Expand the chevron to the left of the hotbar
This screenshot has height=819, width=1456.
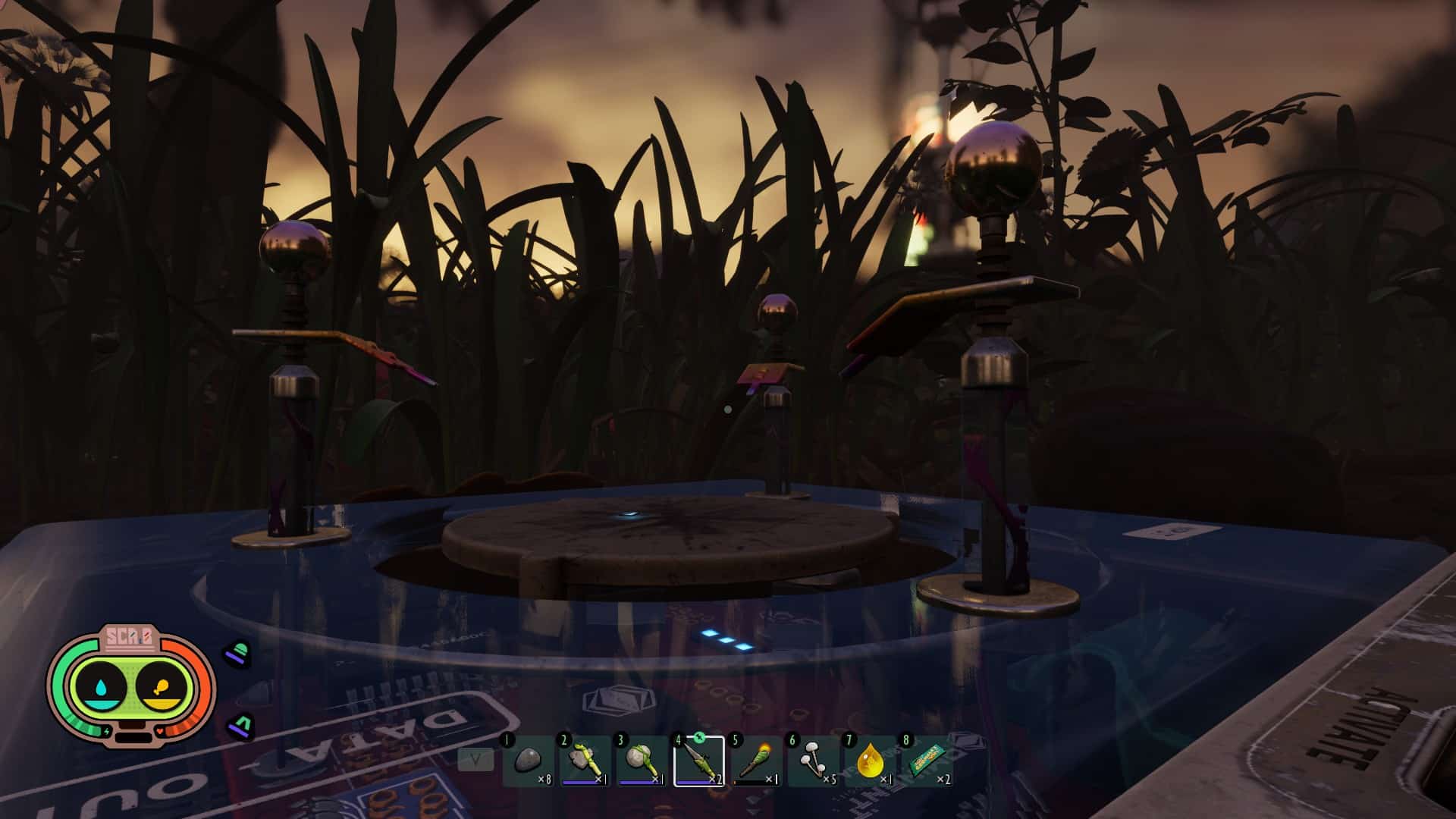point(475,759)
